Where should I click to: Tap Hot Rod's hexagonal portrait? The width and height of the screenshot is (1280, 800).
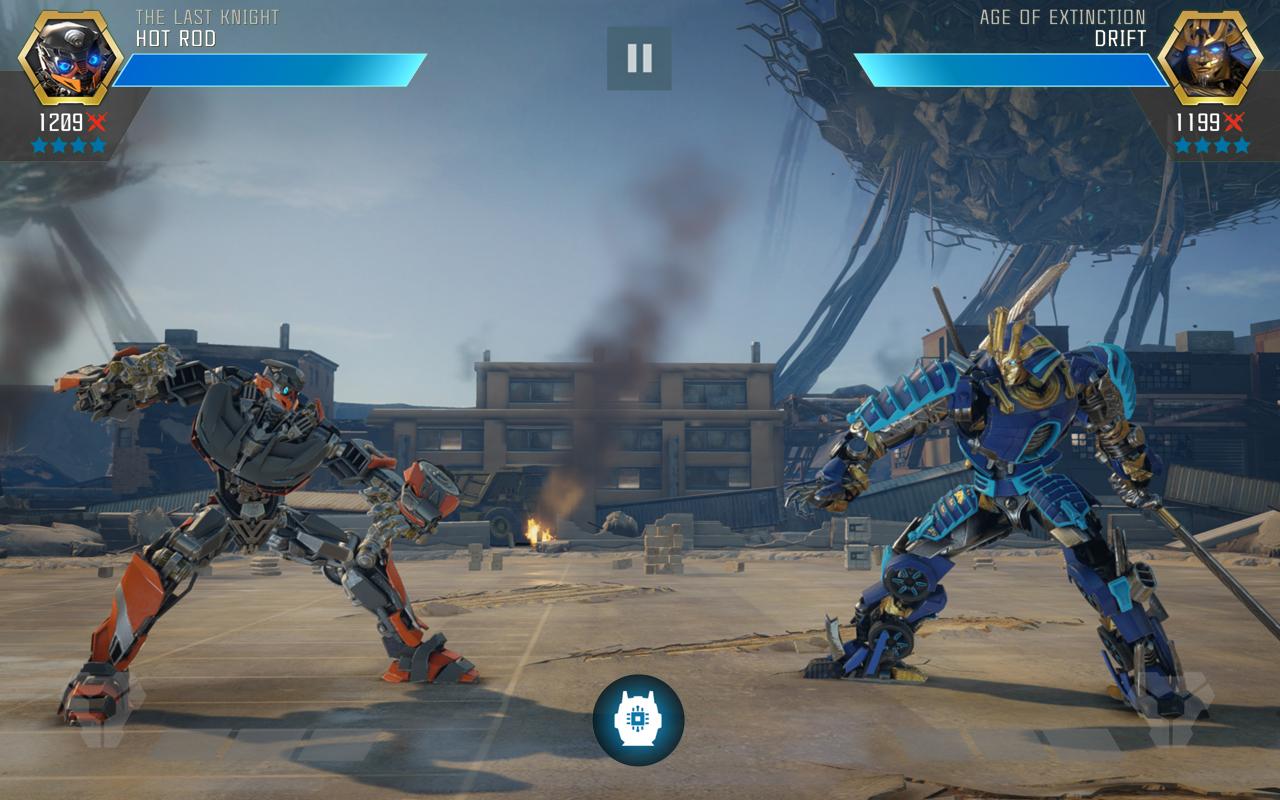pyautogui.click(x=70, y=58)
